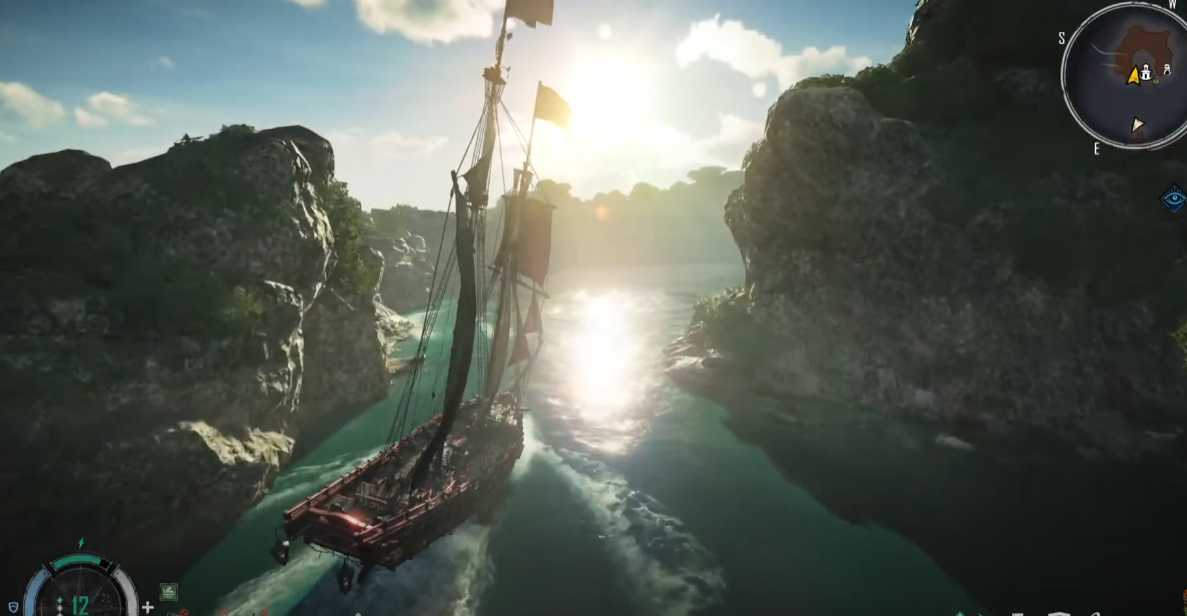Screen dimensions: 1187x616
Task: Toggle the blue eye spyglass icon
Action: tap(1174, 198)
